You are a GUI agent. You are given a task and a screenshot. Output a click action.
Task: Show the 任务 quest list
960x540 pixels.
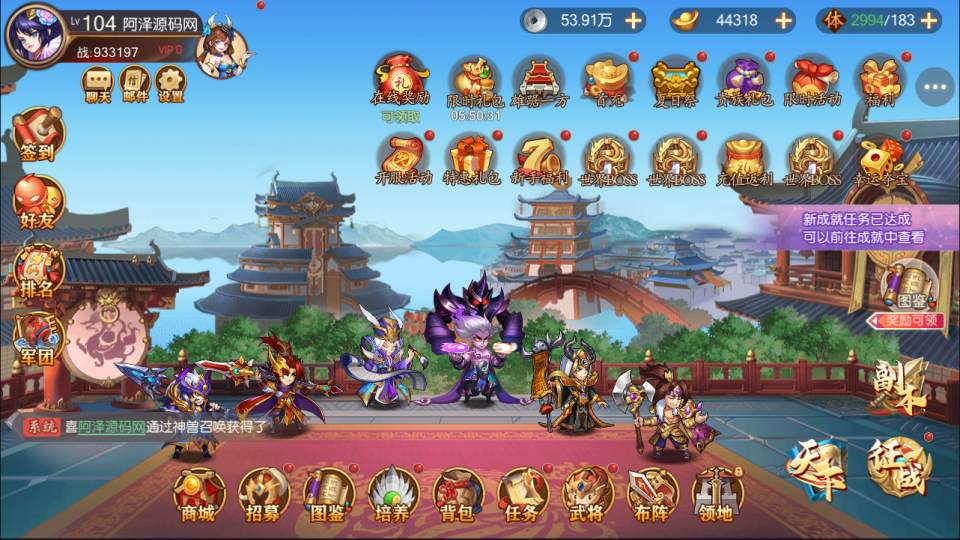click(522, 494)
